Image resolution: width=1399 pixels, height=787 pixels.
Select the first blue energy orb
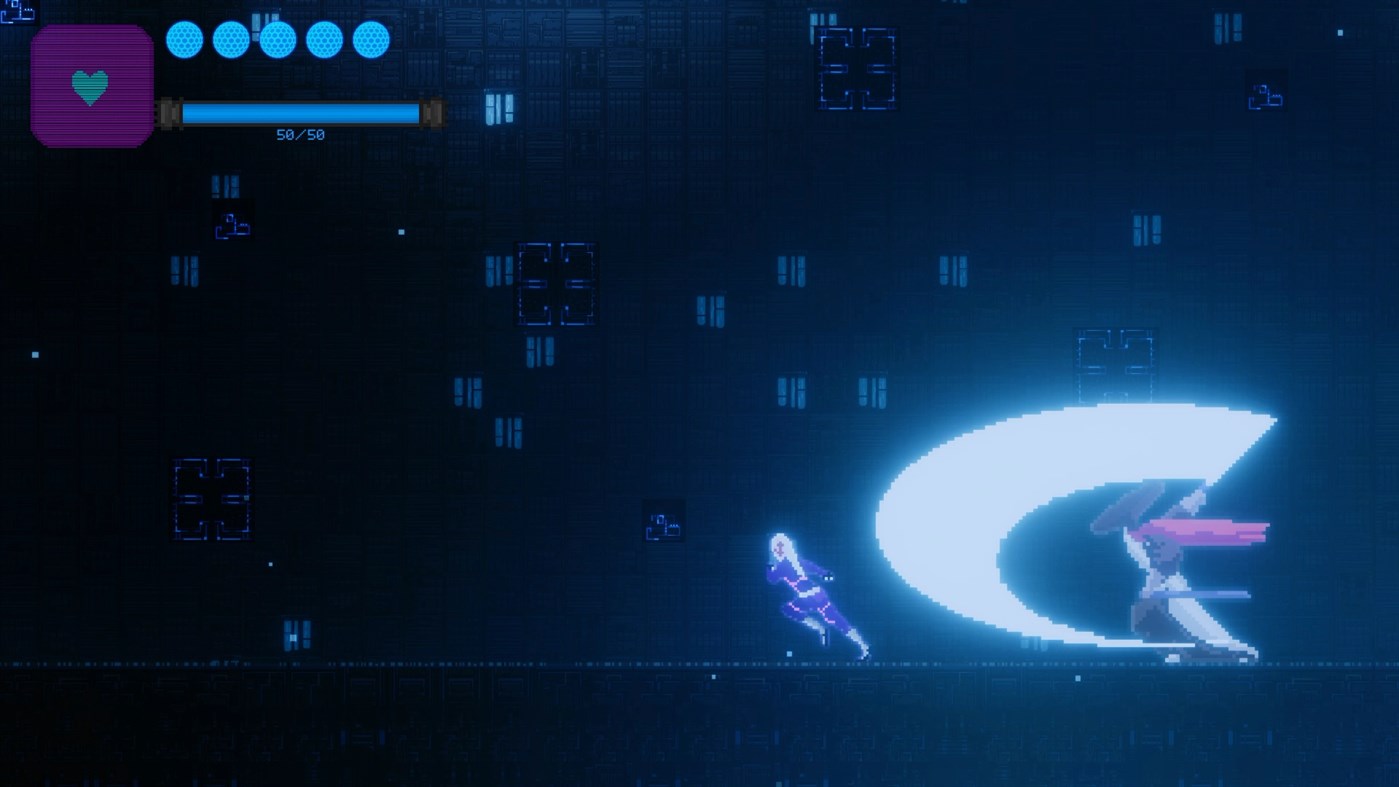click(x=184, y=40)
